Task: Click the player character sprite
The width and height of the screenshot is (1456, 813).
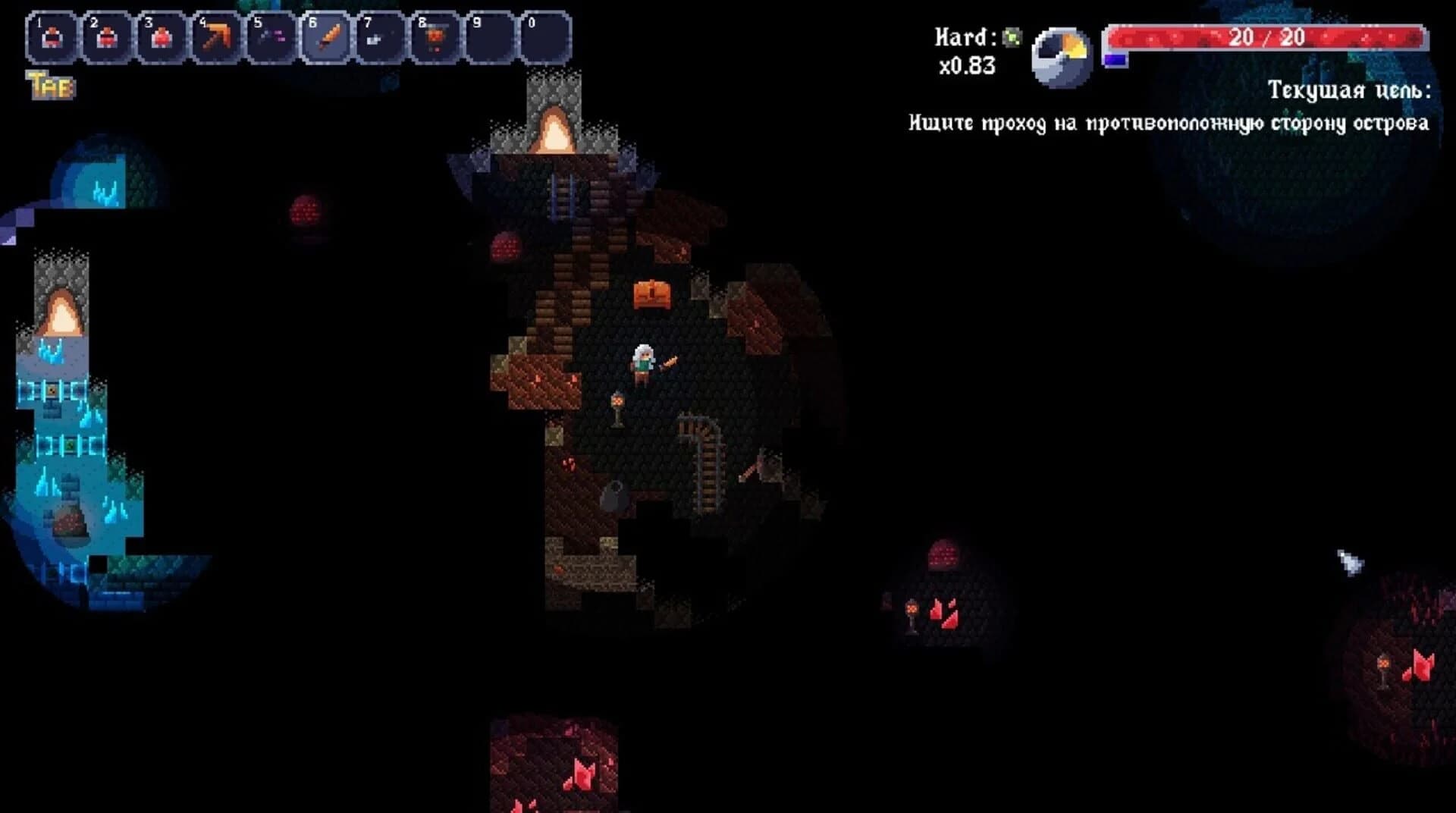Action: click(643, 363)
